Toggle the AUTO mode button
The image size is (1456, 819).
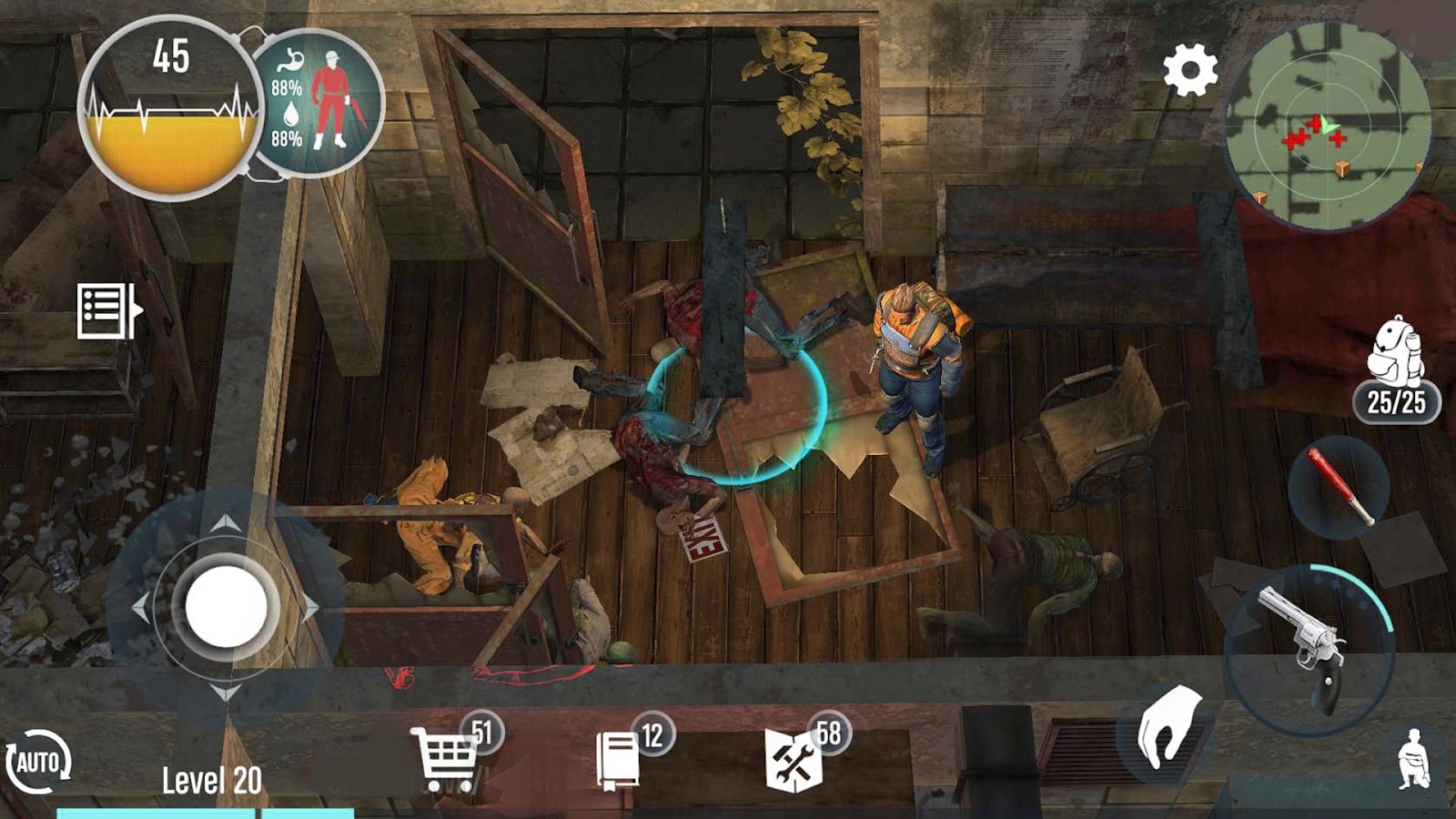tap(37, 763)
